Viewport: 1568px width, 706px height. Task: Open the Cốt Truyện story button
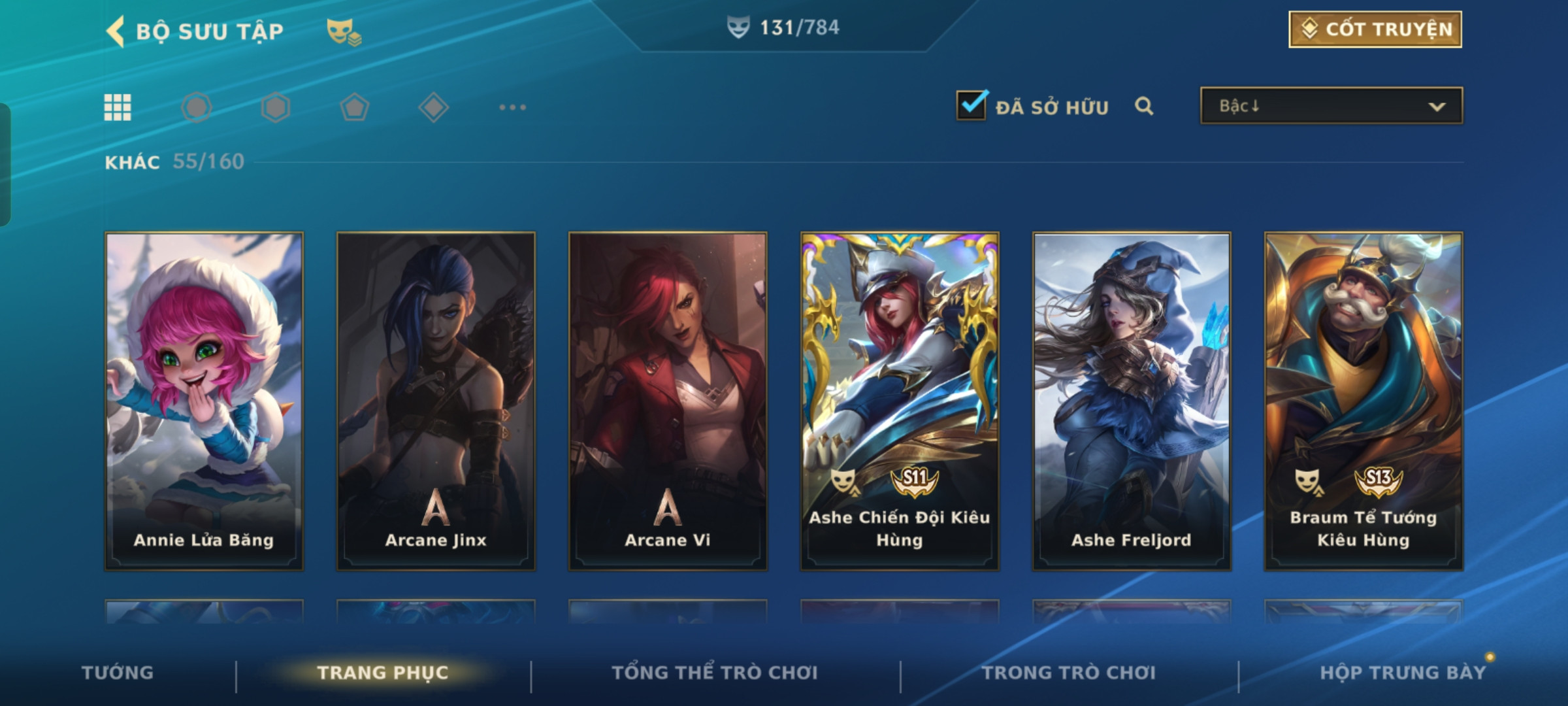click(1375, 29)
